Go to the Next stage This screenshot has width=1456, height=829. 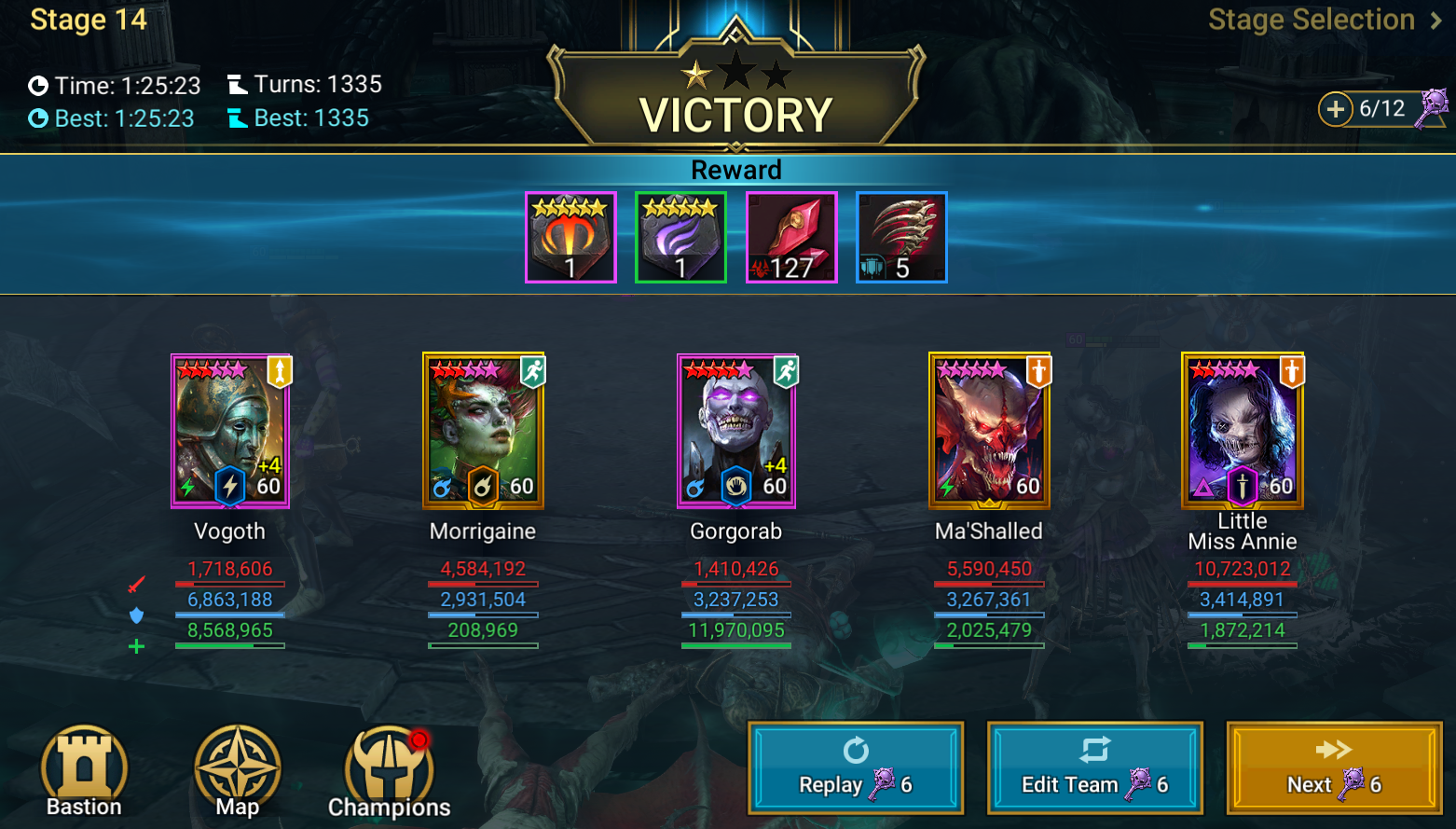[x=1333, y=767]
